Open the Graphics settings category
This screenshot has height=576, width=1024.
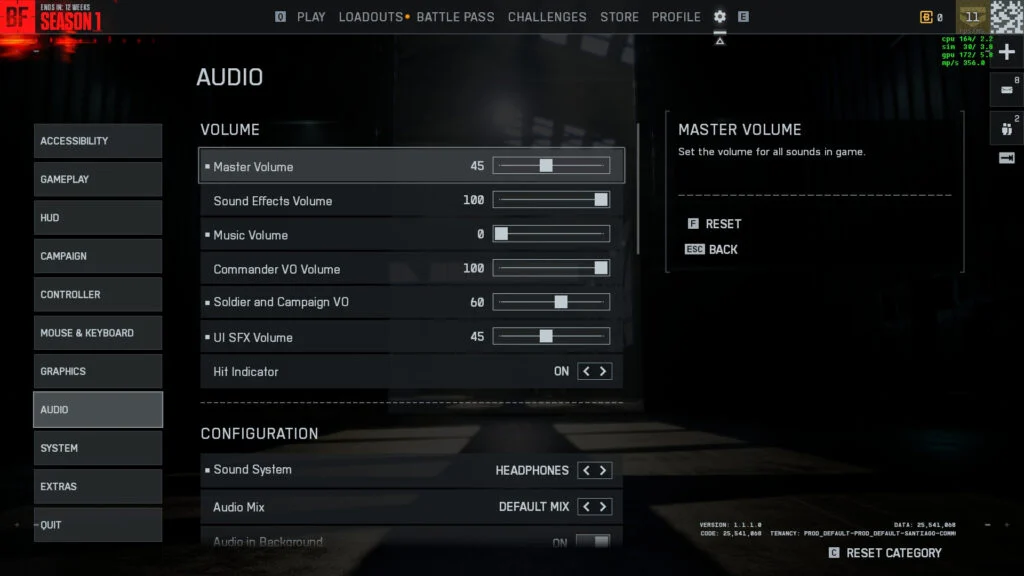pyautogui.click(x=98, y=371)
